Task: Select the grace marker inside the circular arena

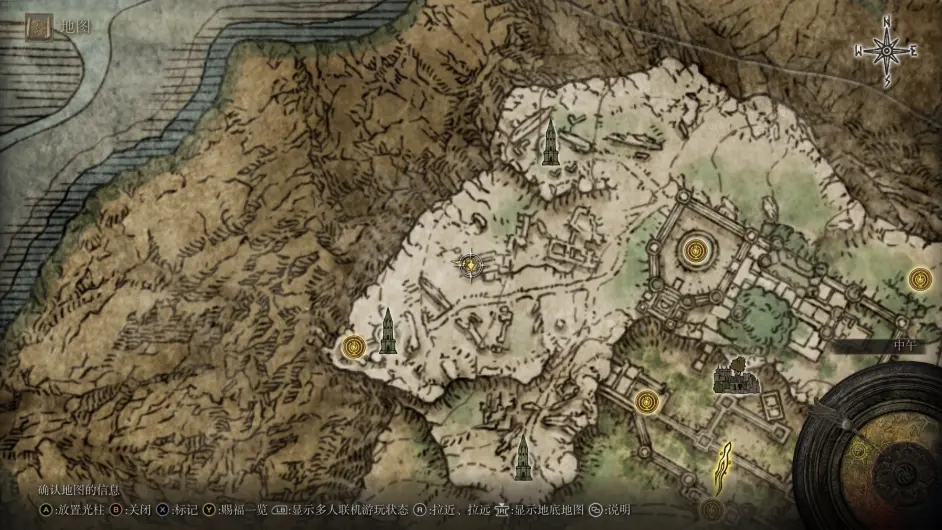Action: (x=692, y=250)
